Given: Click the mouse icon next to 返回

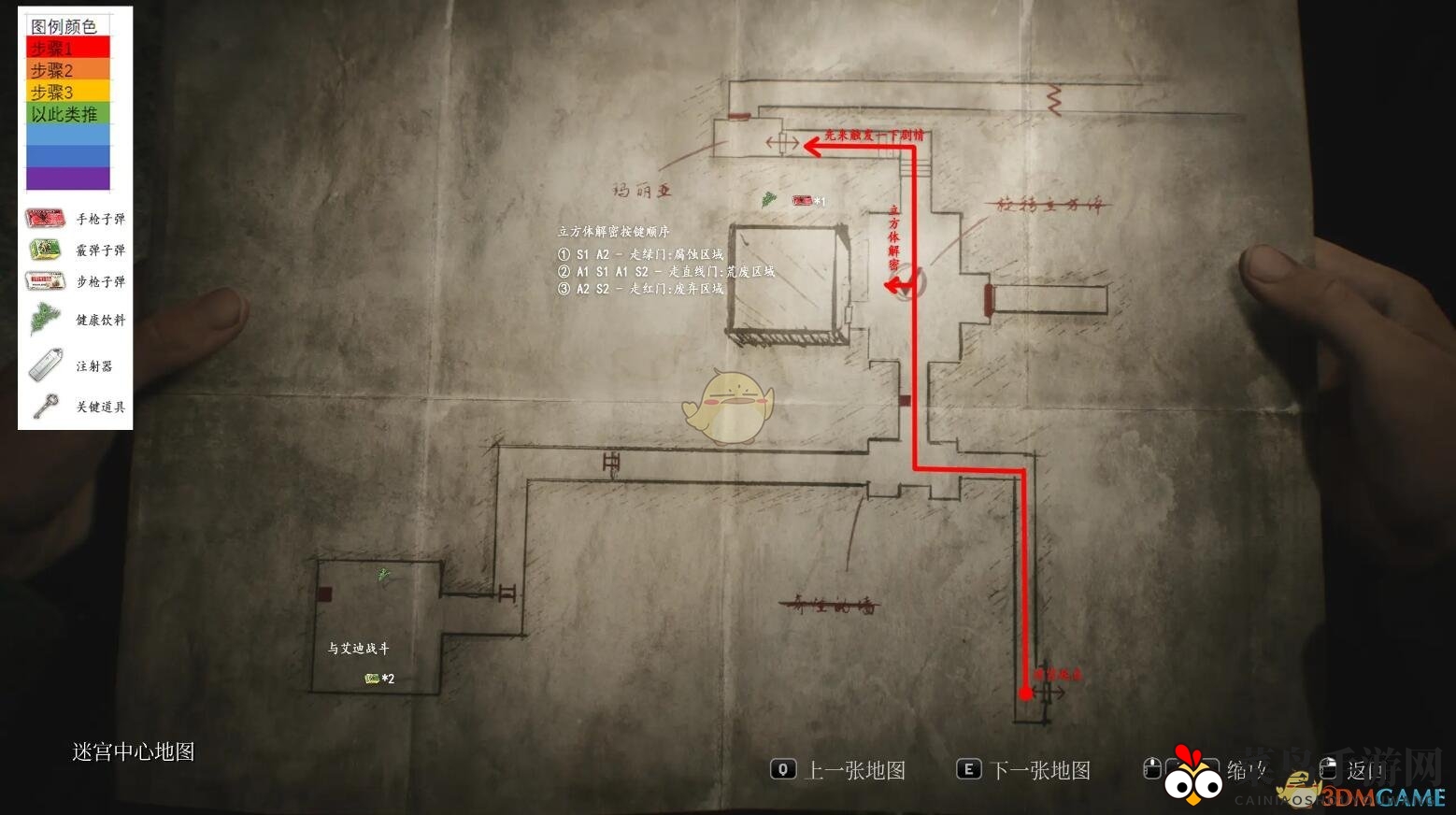Looking at the screenshot, I should [x=1328, y=768].
